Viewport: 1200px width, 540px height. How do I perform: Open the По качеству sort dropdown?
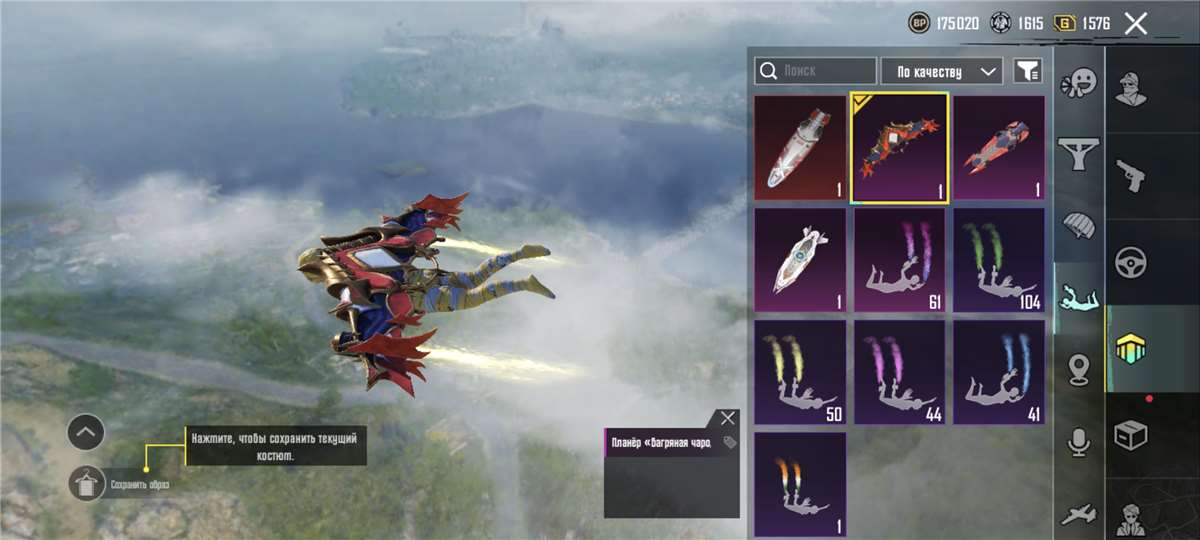pos(941,71)
